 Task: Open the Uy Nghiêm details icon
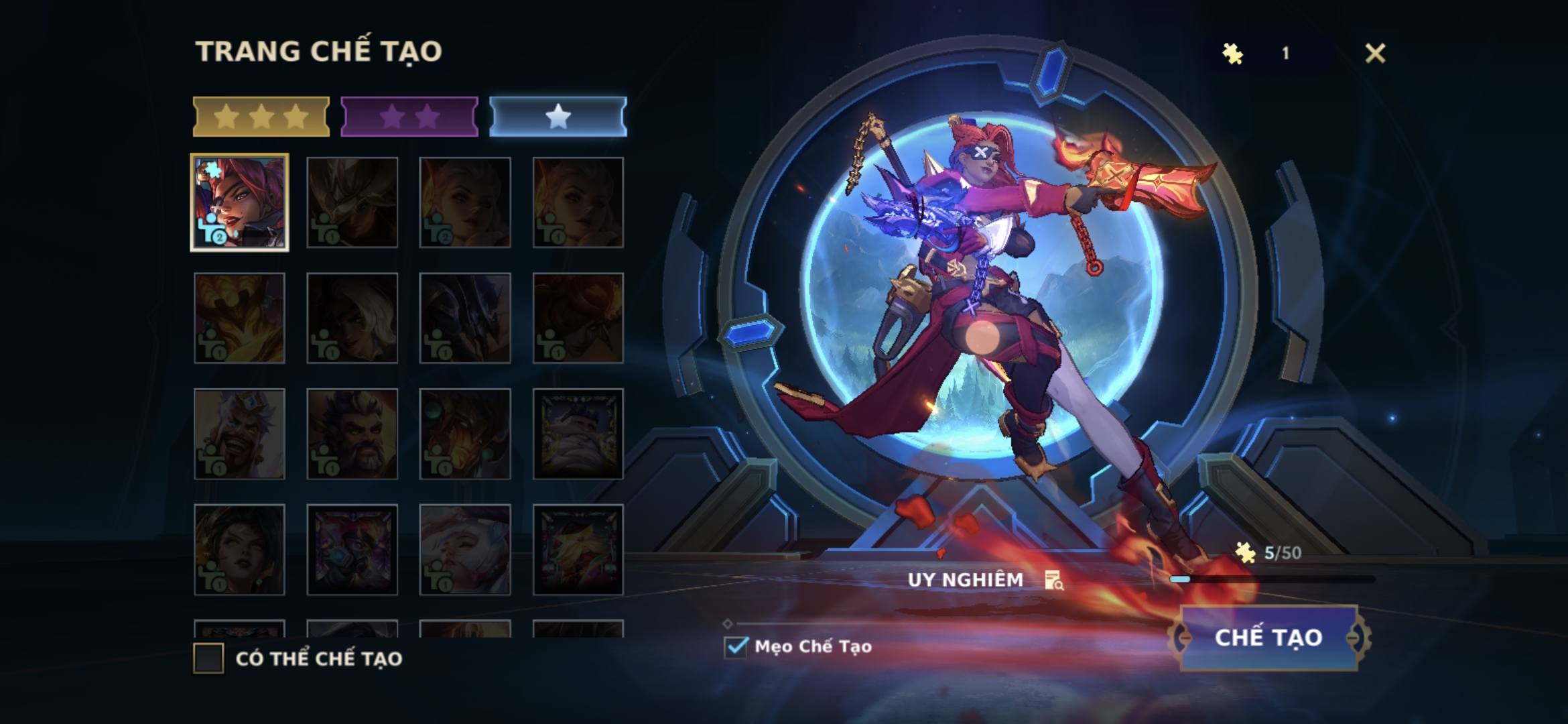tap(1053, 580)
